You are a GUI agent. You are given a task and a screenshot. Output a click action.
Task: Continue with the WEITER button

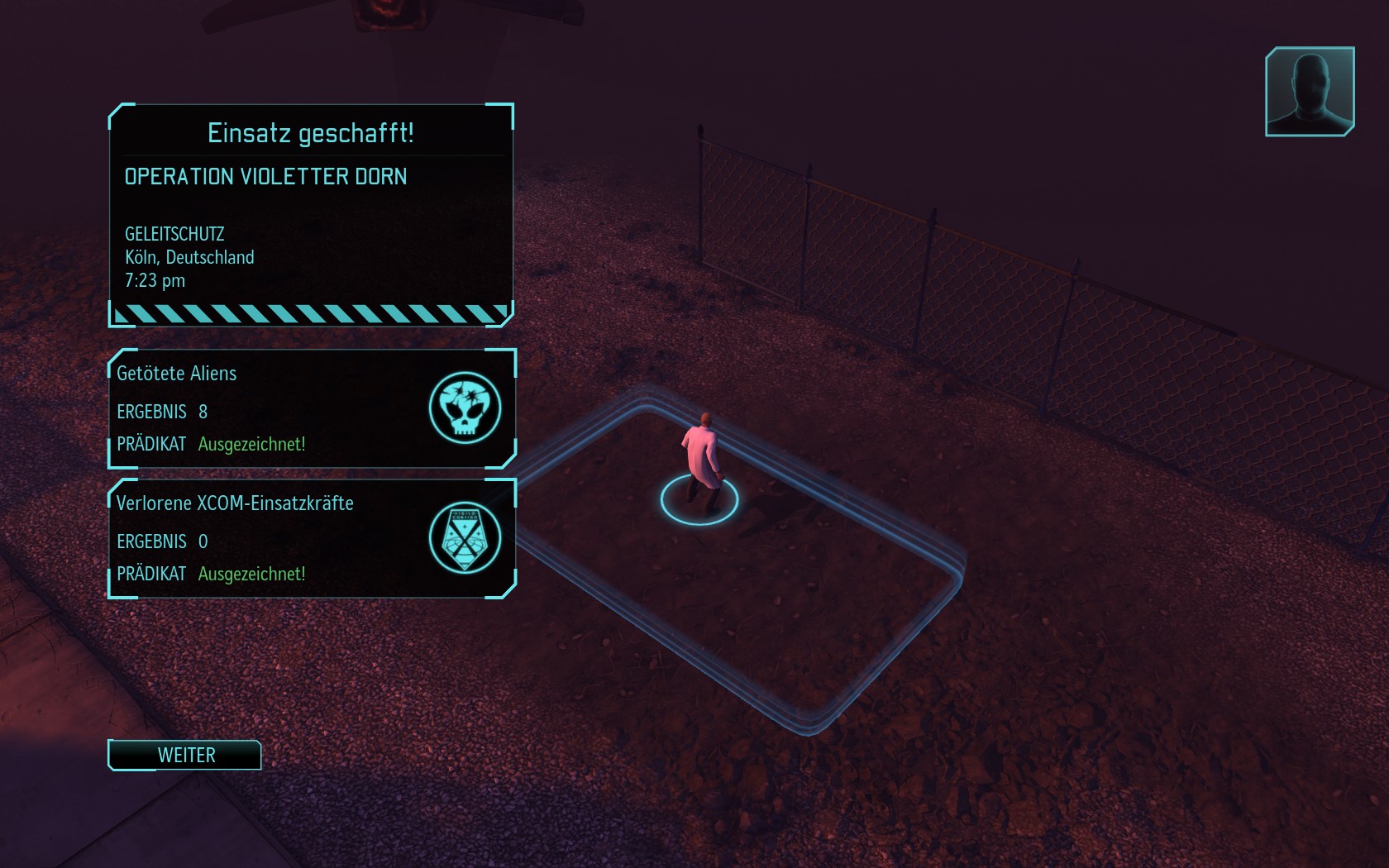click(x=185, y=755)
